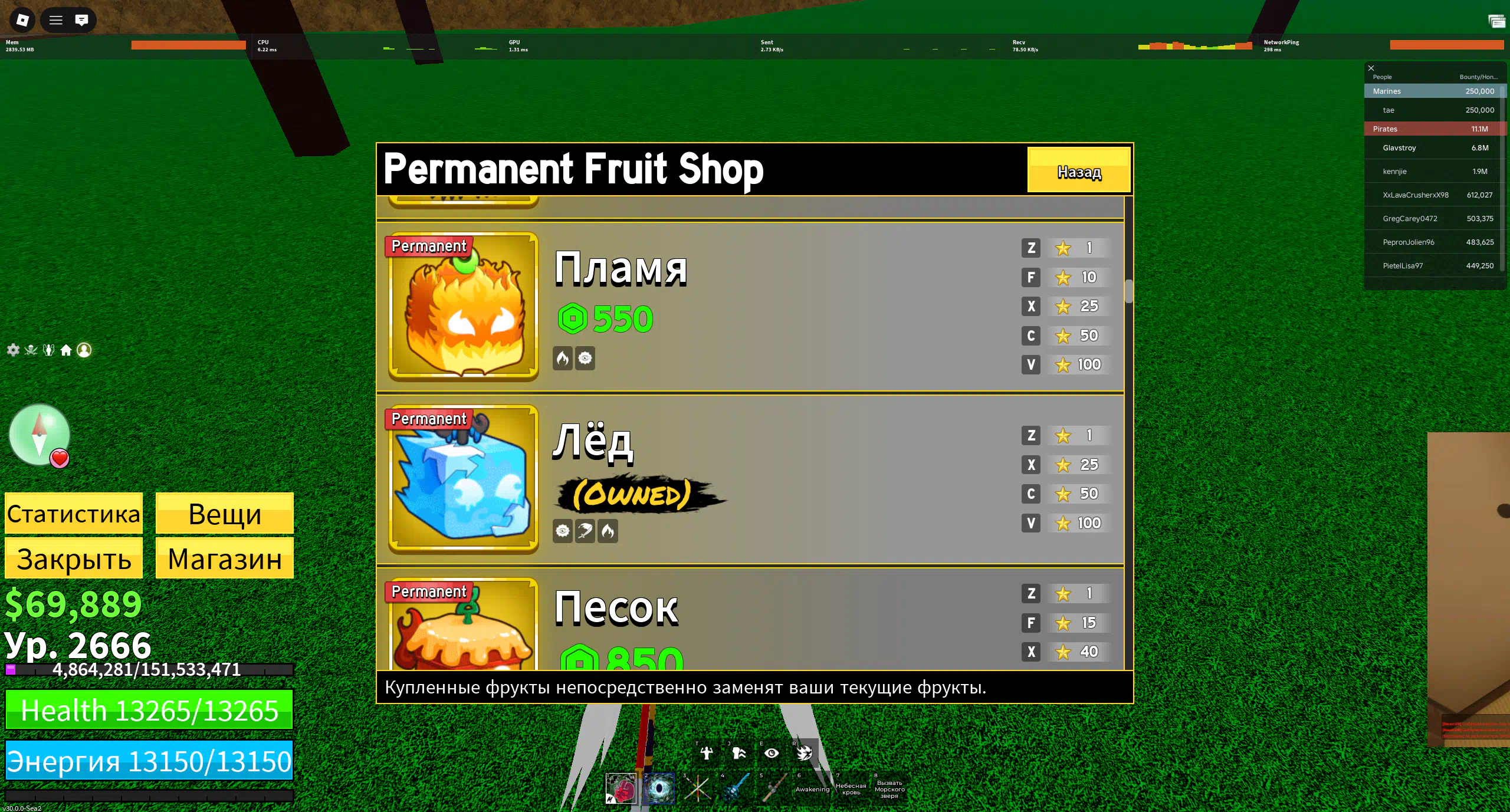Viewport: 1510px width, 812px height.
Task: Equip the crossed swords in slot 3
Action: point(697,788)
